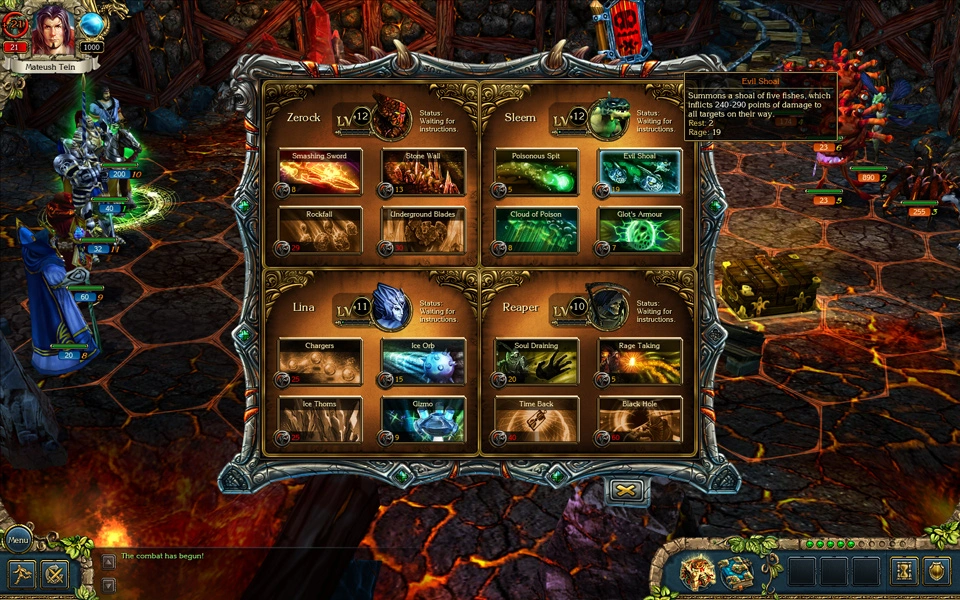Select Cloud of Poison ability

point(537,229)
